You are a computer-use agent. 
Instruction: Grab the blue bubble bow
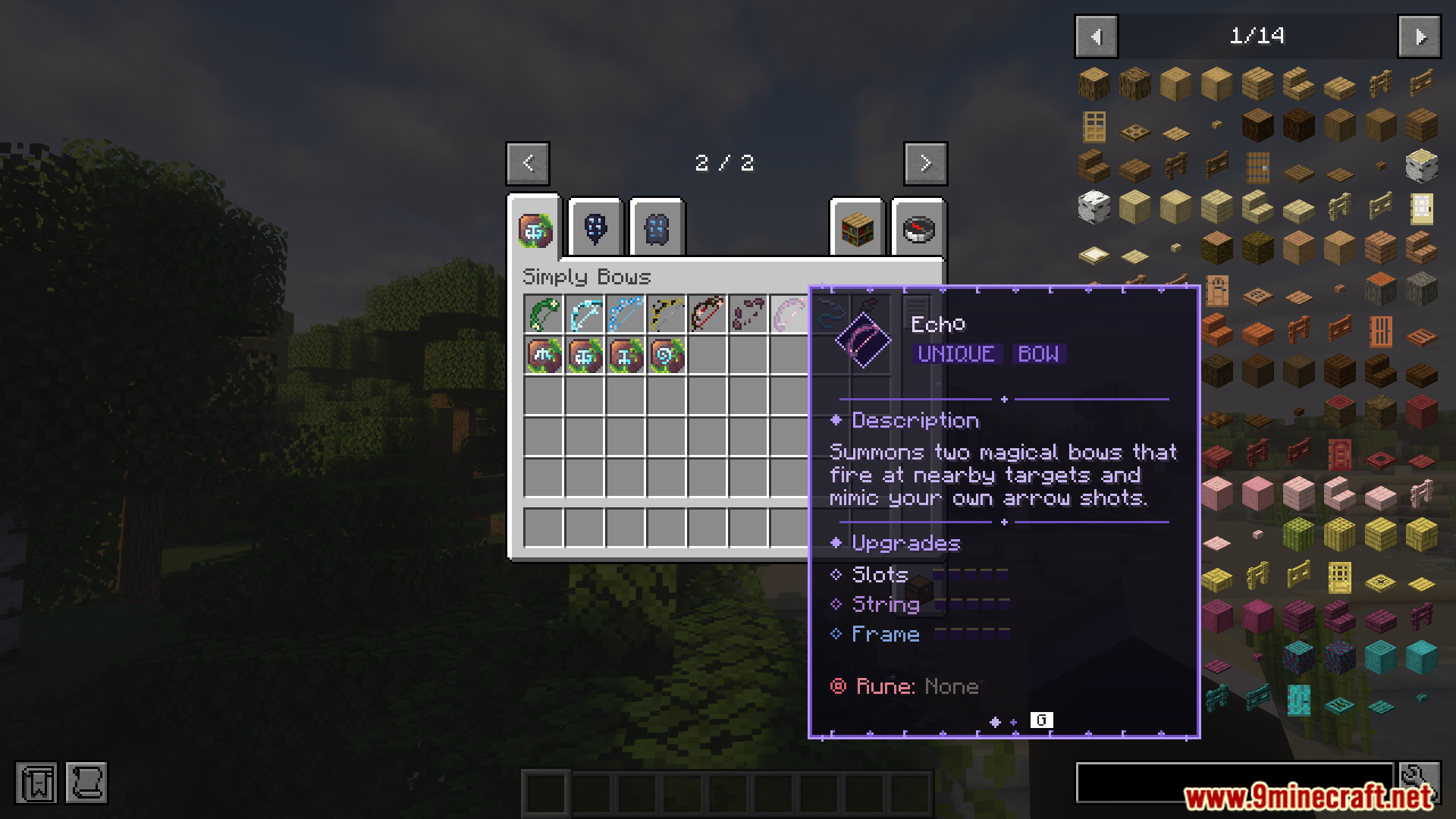626,314
